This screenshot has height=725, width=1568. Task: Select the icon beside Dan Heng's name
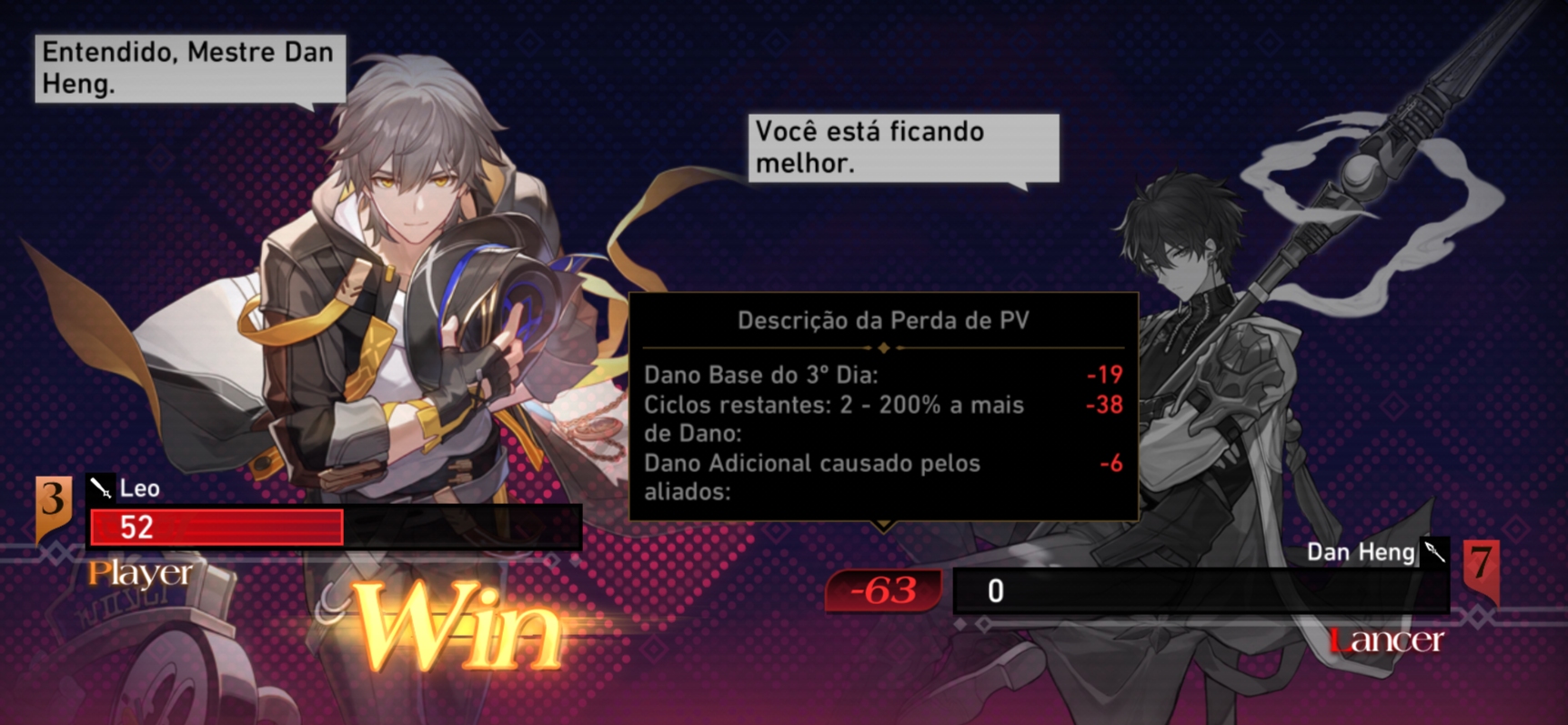coord(1435,551)
